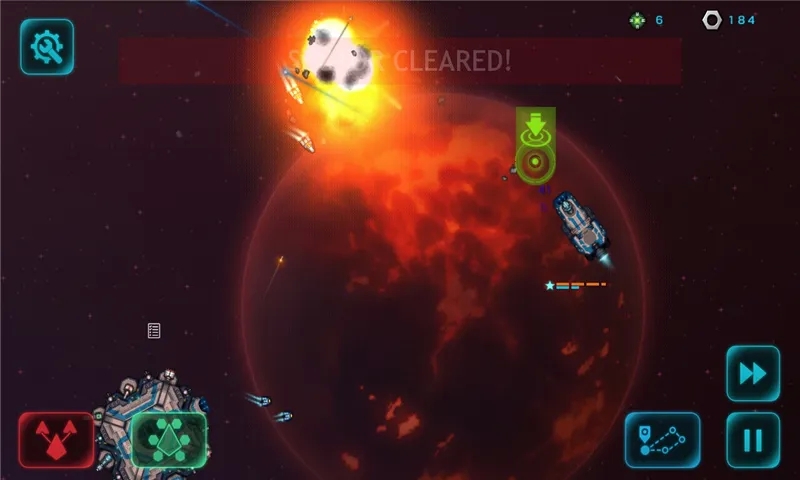Select the green defensive formation button
800x480 pixels.
(x=168, y=439)
